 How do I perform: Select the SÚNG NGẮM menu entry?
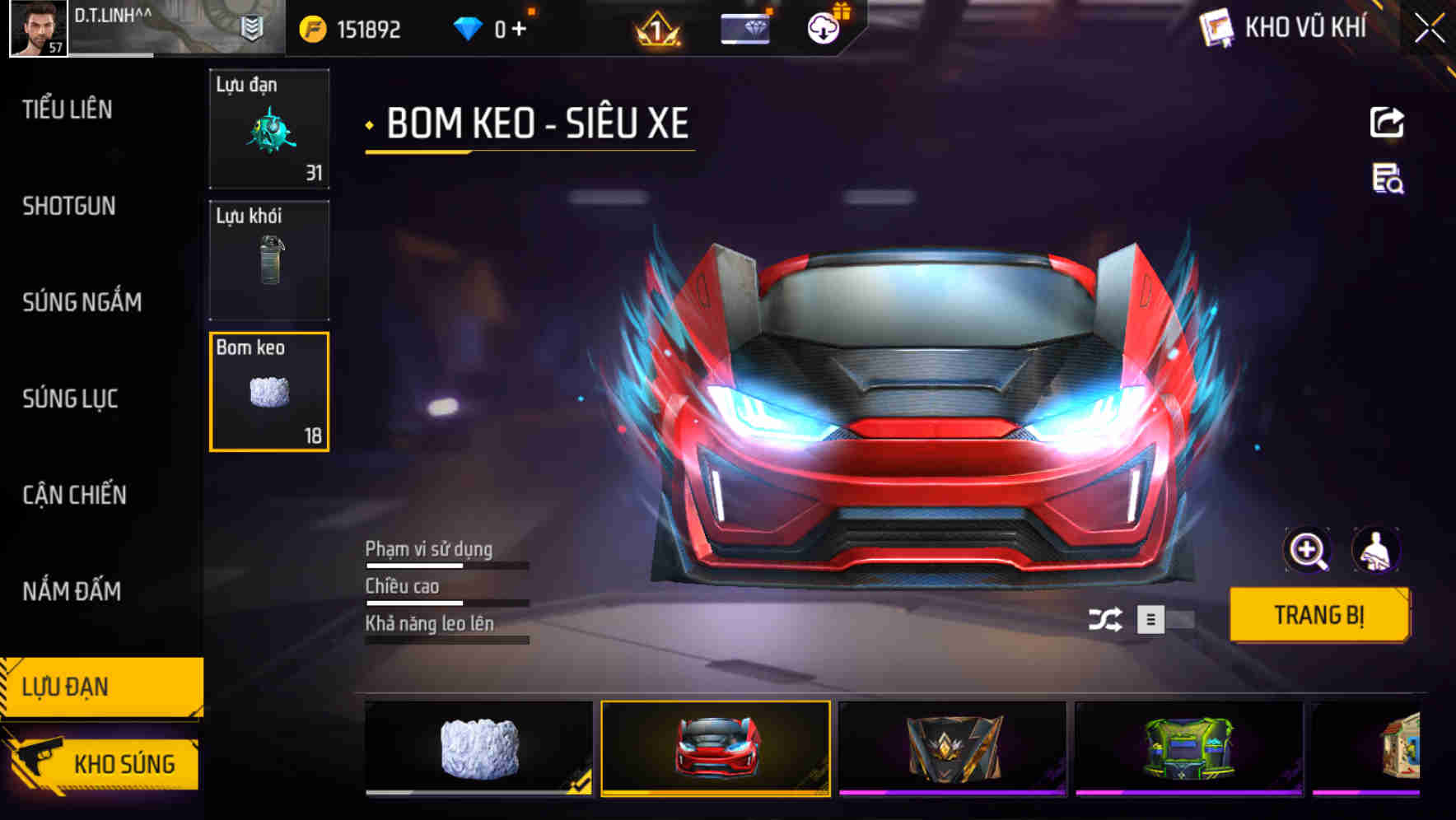pyautogui.click(x=82, y=302)
